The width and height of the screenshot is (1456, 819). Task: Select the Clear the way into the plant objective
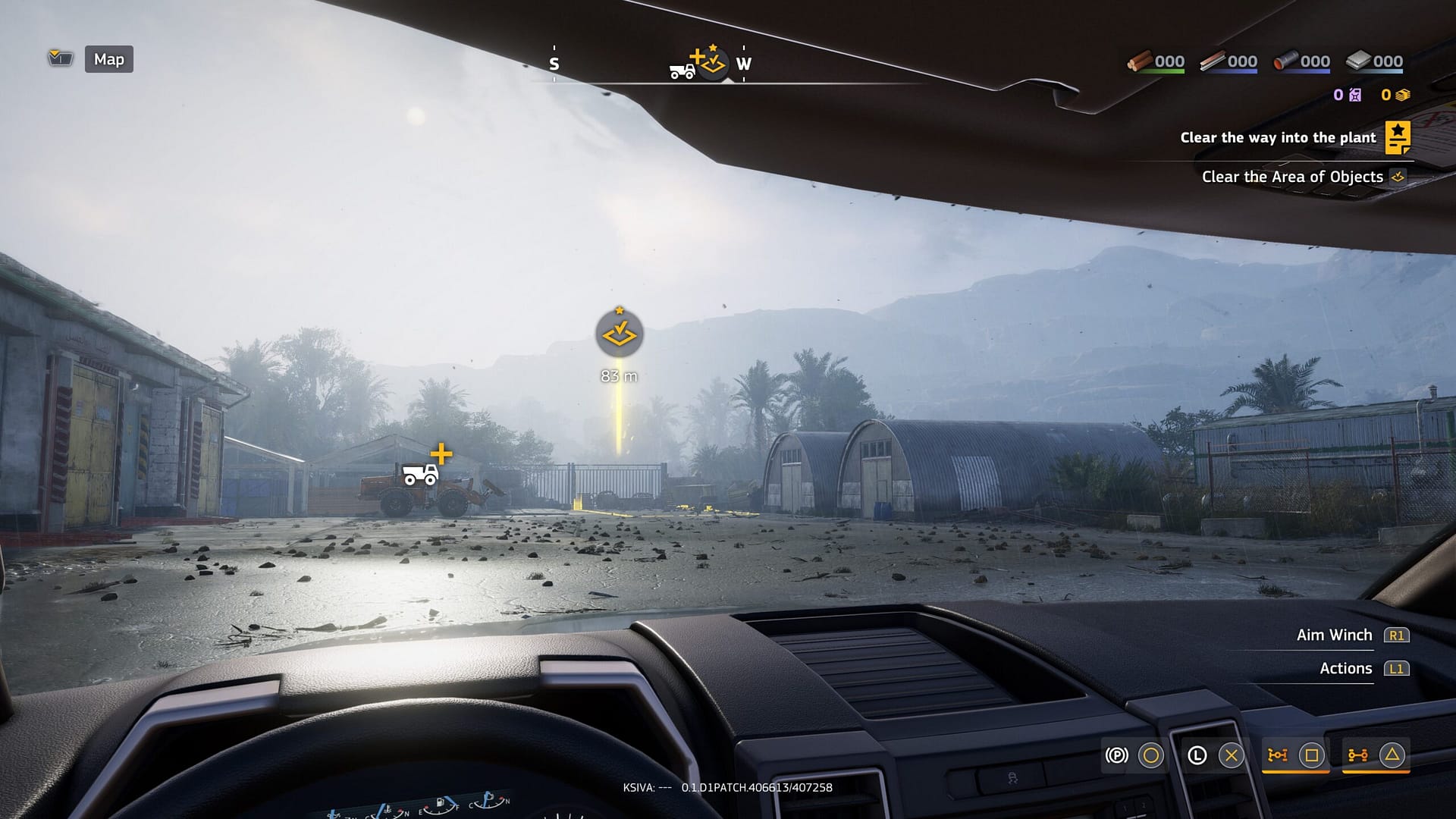tap(1278, 138)
